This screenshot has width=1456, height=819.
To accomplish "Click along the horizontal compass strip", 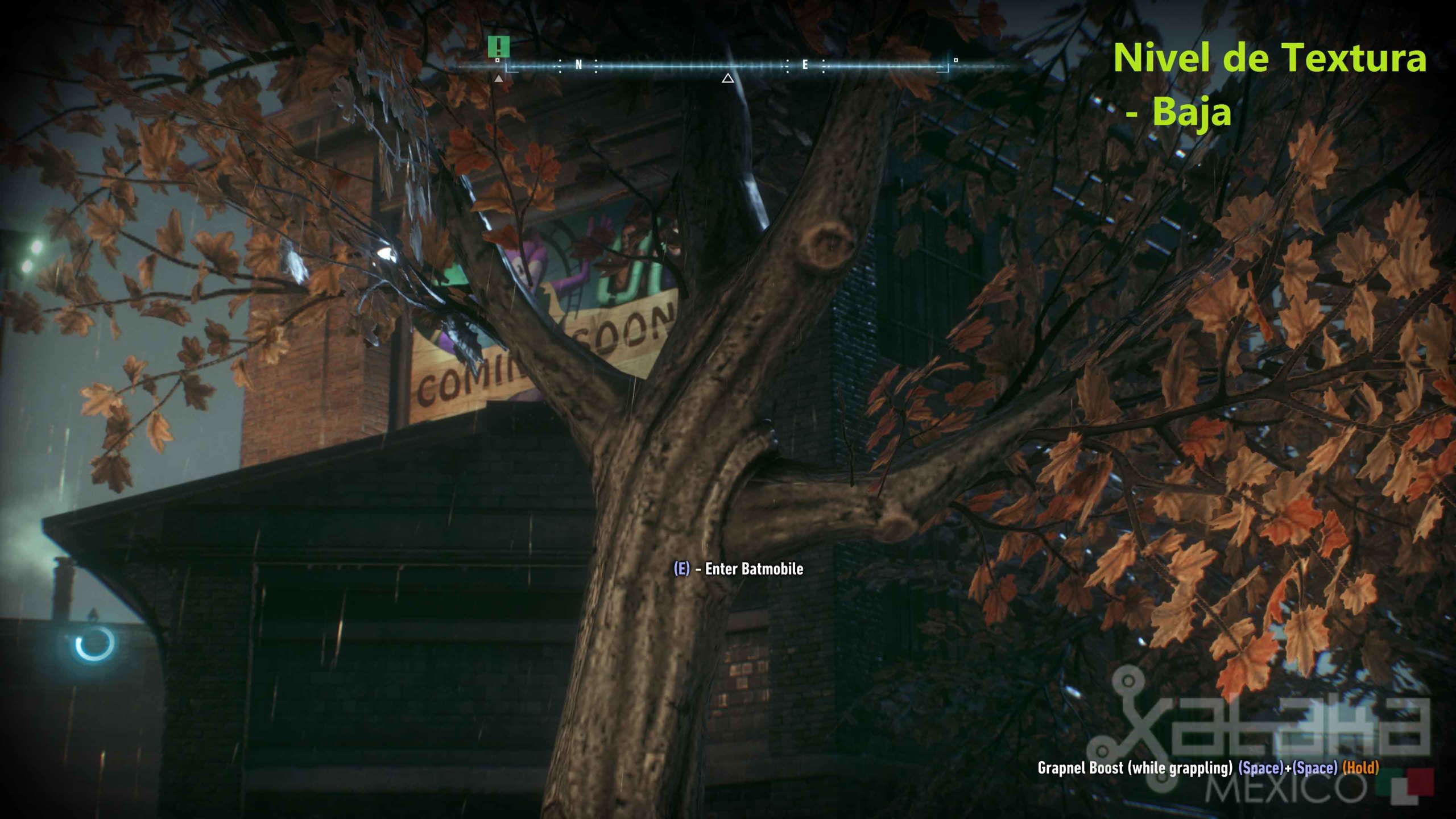I will 682,65.
